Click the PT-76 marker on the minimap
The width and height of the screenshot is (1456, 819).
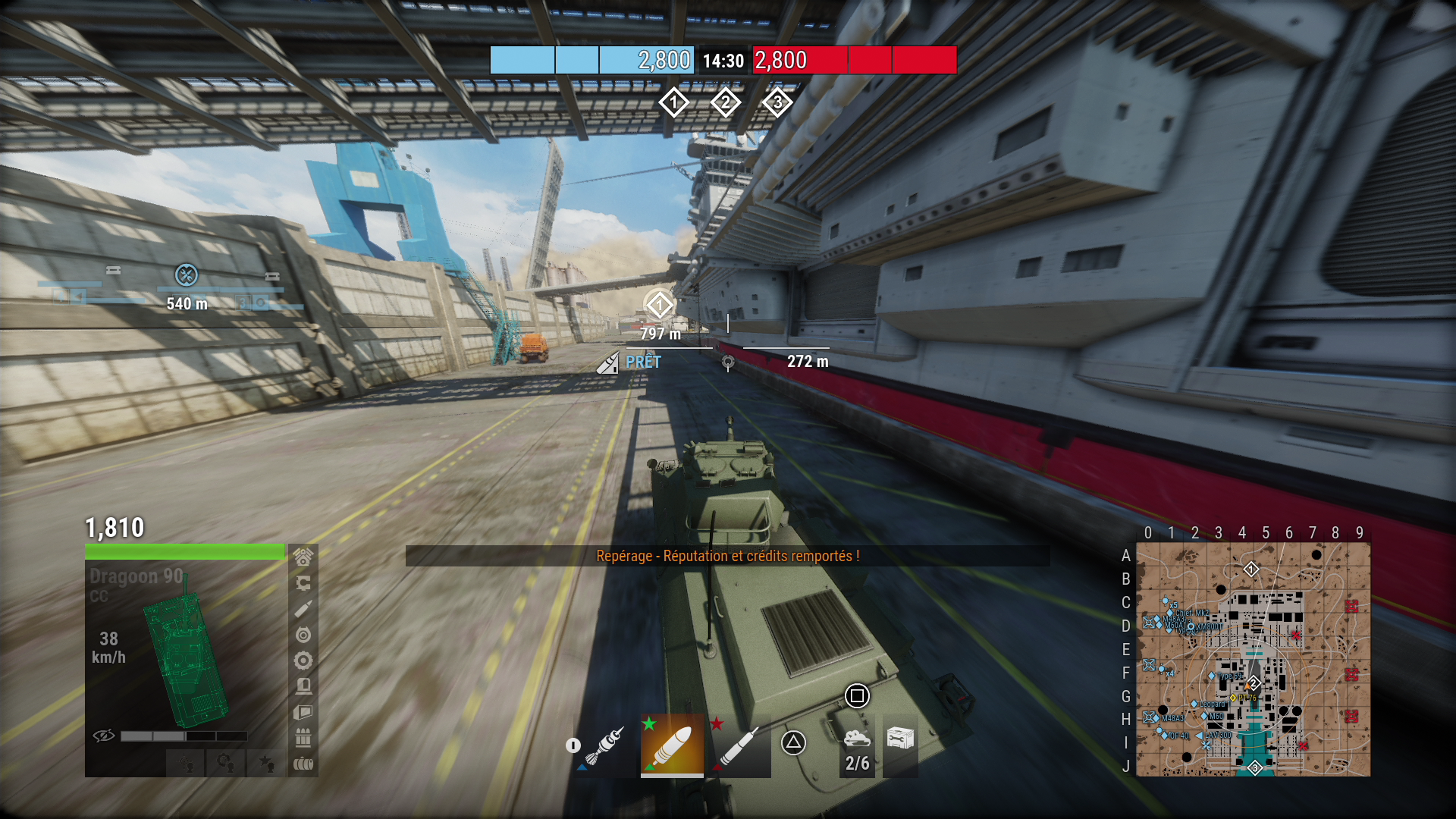pyautogui.click(x=1233, y=698)
